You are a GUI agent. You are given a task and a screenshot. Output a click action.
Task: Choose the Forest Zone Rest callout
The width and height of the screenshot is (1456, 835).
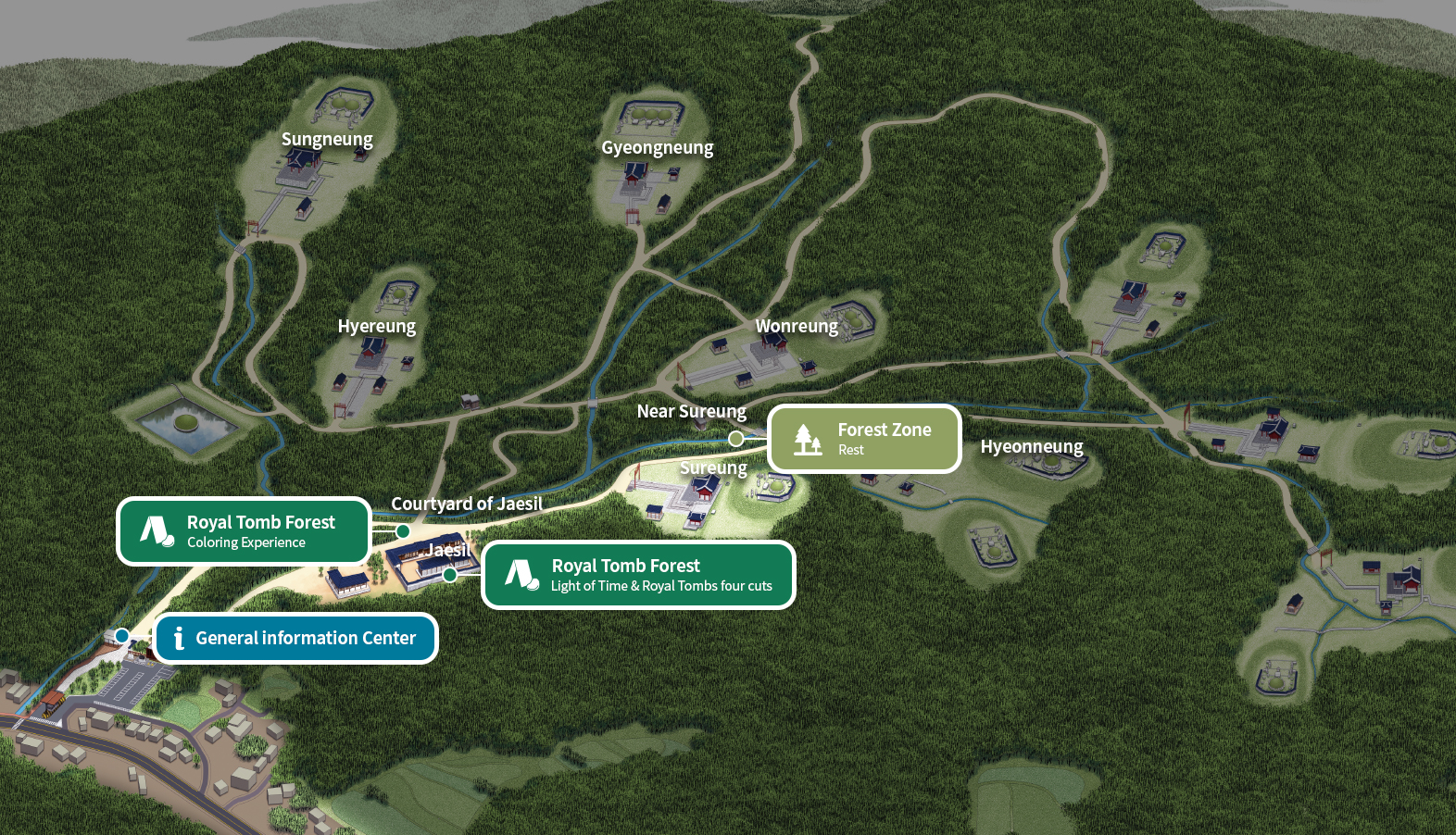click(864, 439)
